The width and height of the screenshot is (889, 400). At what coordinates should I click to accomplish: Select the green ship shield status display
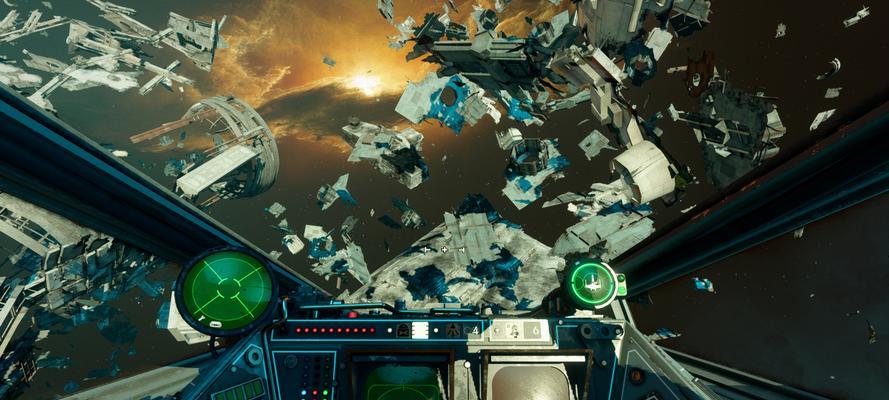tap(593, 283)
